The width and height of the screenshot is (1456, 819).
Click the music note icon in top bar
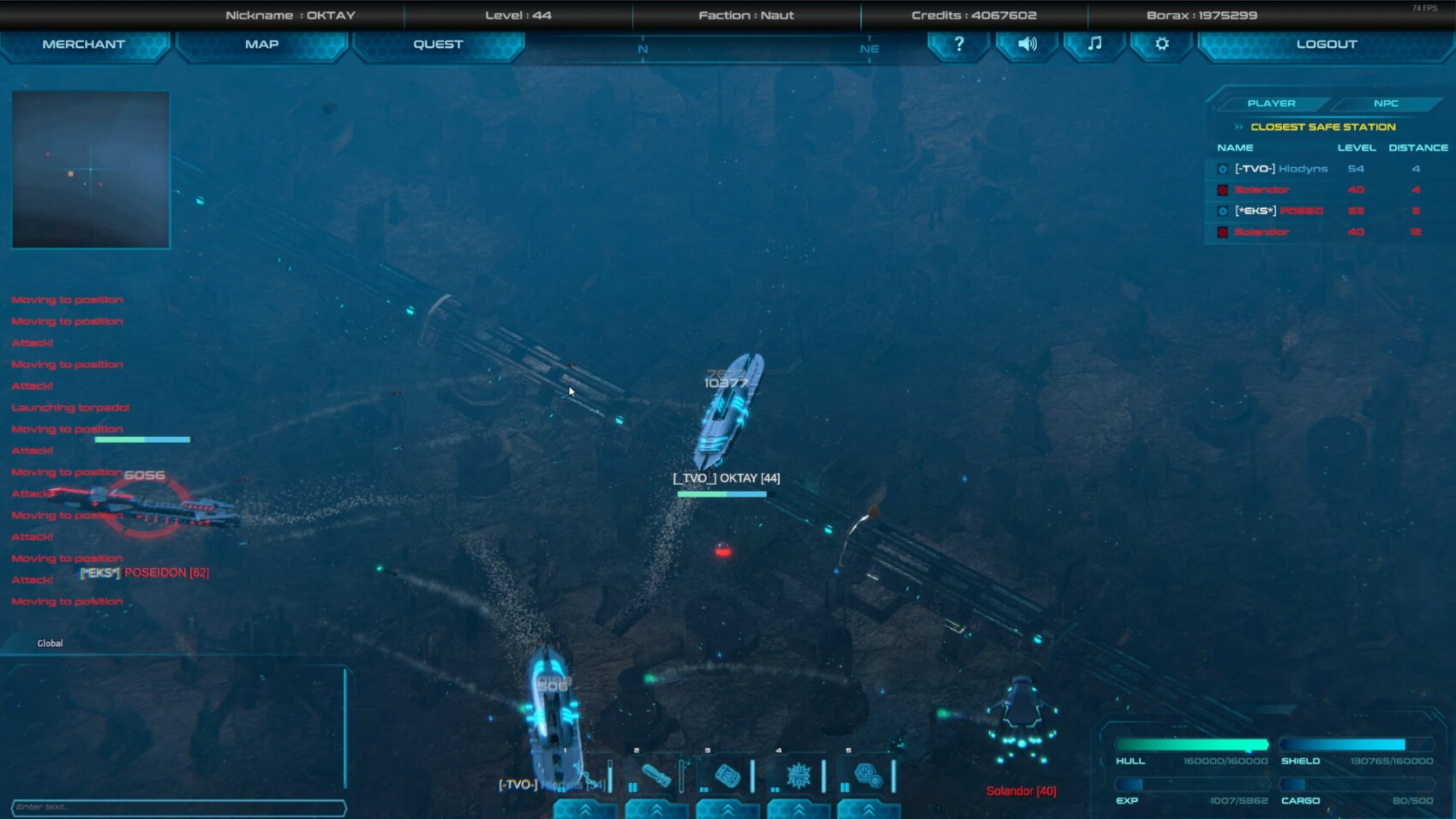[x=1093, y=44]
